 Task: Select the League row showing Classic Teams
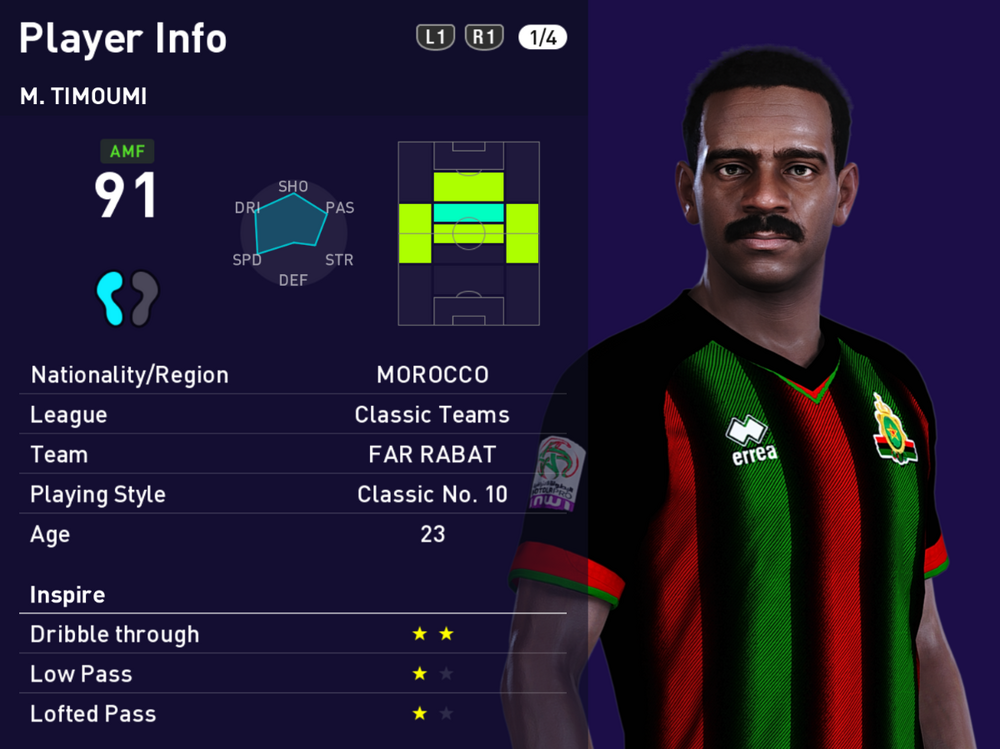pos(293,415)
